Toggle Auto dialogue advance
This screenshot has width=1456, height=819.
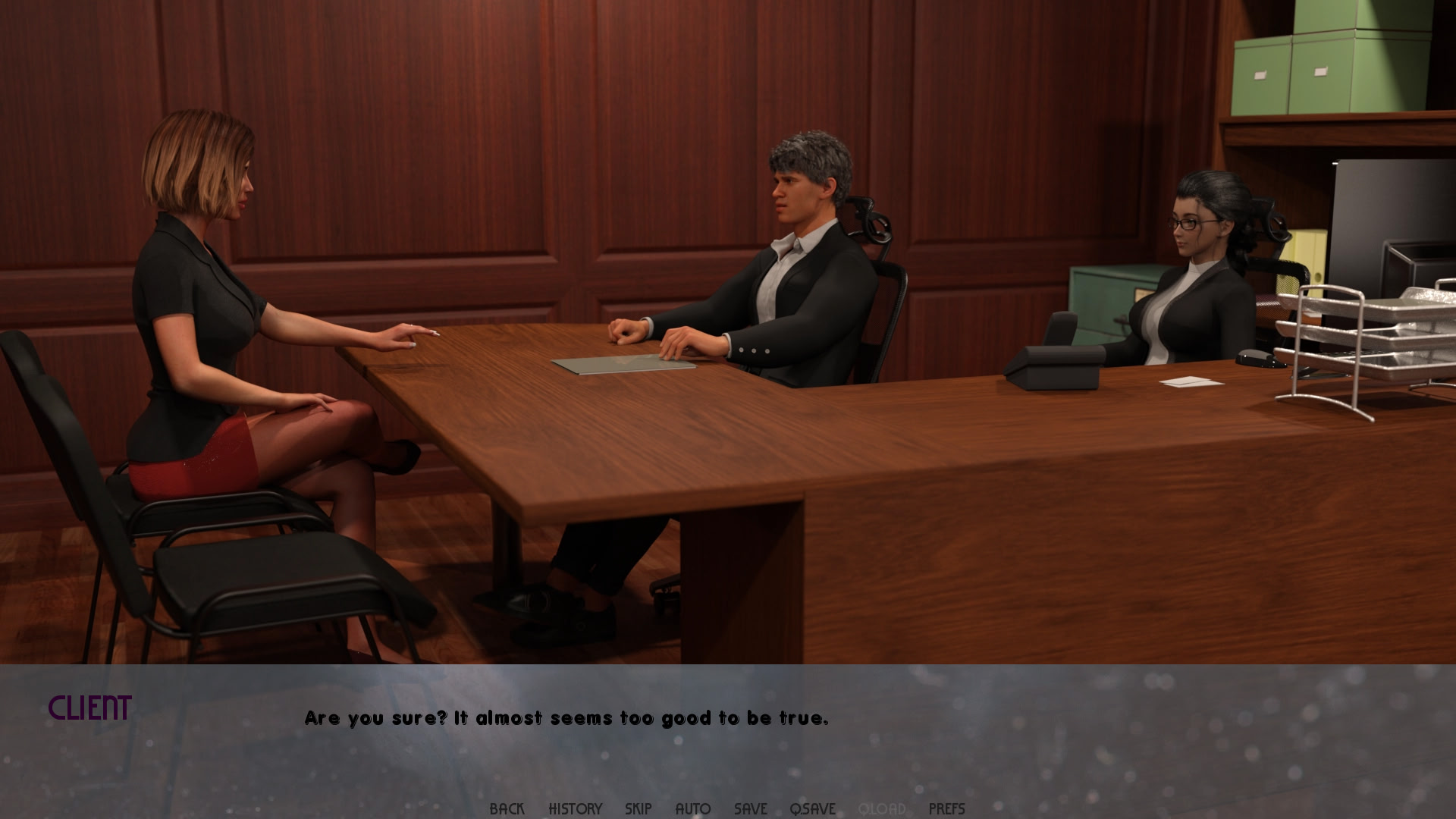pos(692,808)
